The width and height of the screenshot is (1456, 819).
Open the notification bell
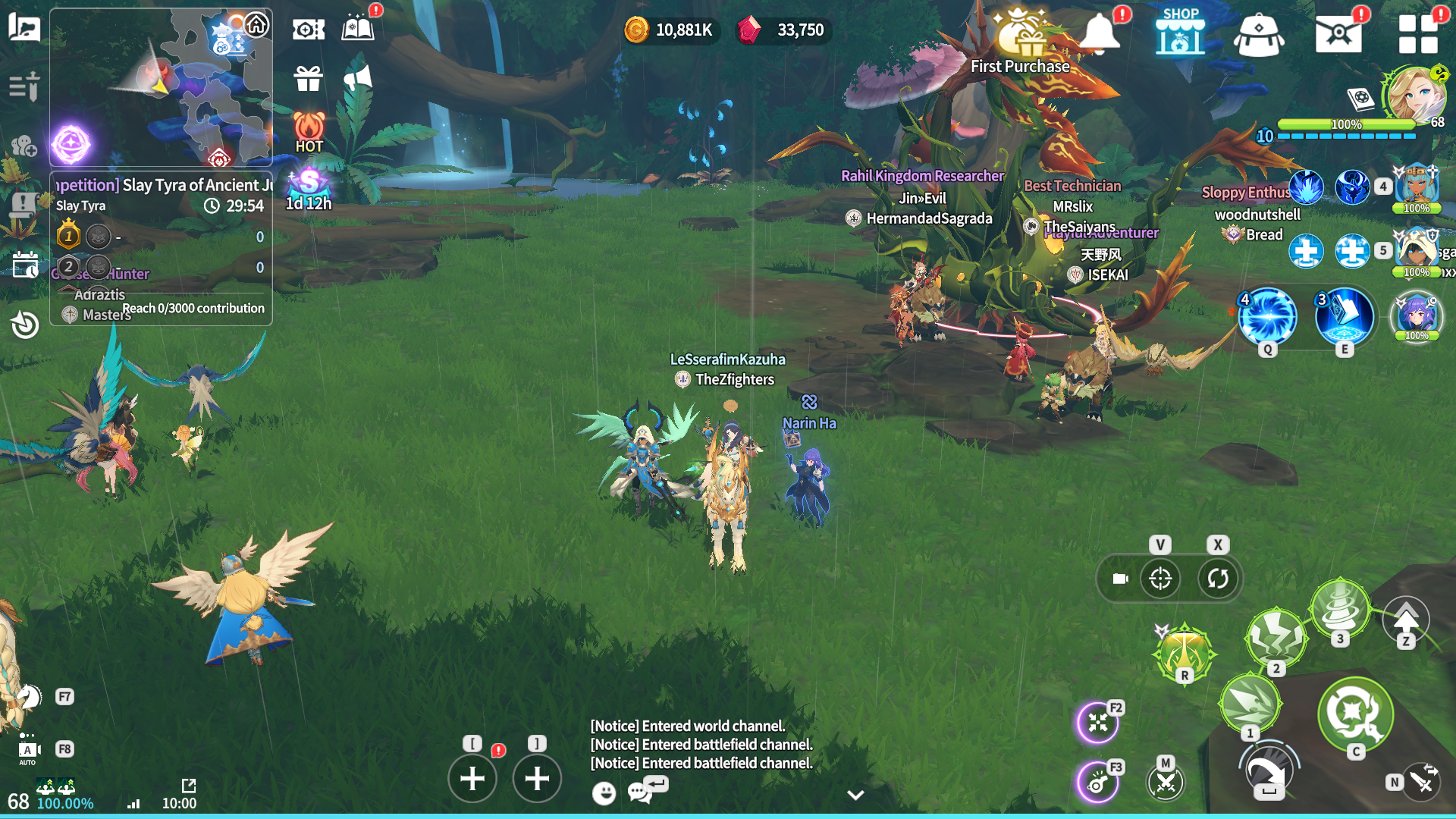tap(1099, 33)
